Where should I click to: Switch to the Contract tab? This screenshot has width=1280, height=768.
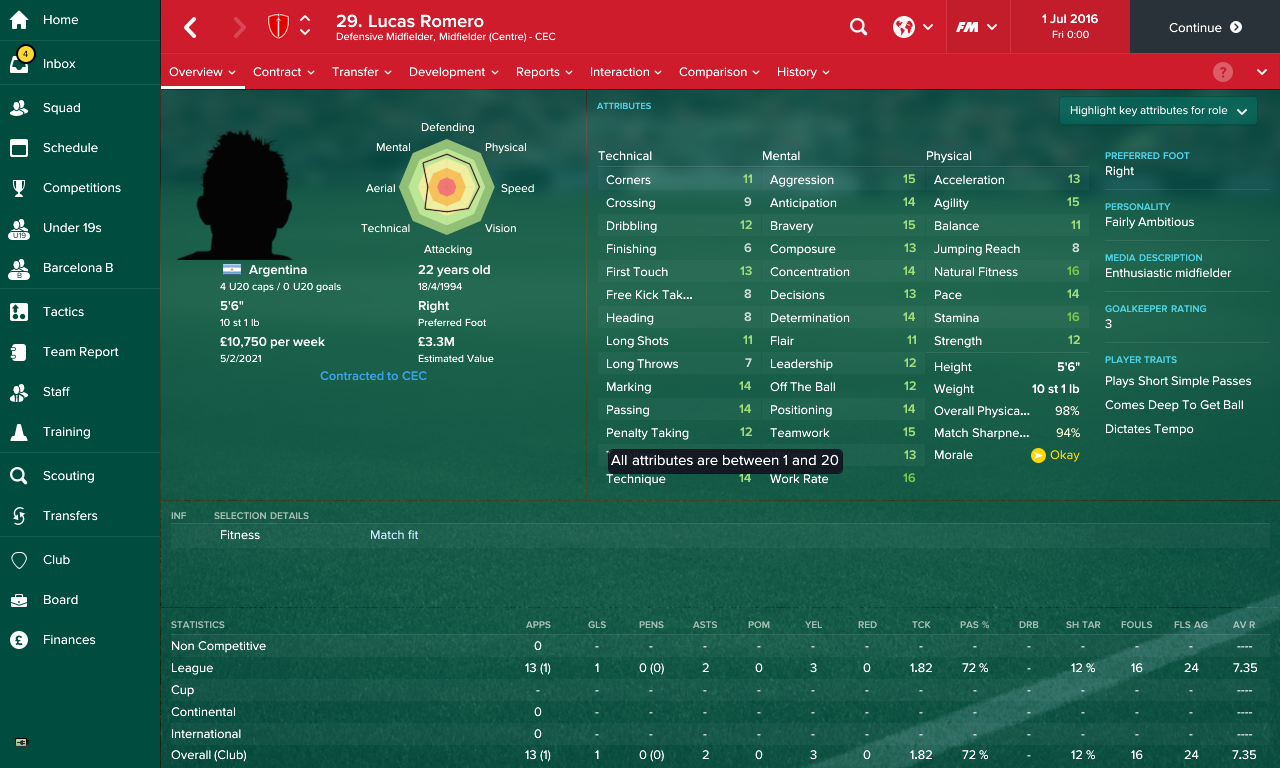point(278,71)
